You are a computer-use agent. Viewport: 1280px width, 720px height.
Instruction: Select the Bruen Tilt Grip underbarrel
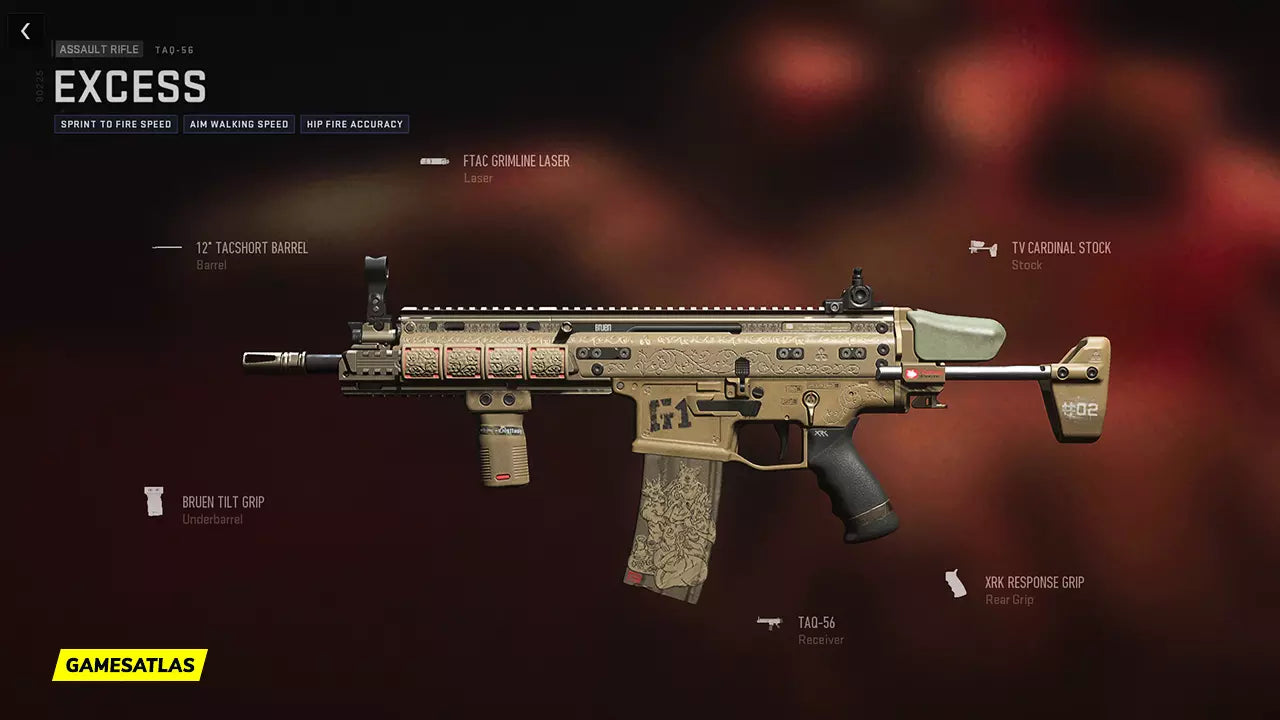pos(222,502)
